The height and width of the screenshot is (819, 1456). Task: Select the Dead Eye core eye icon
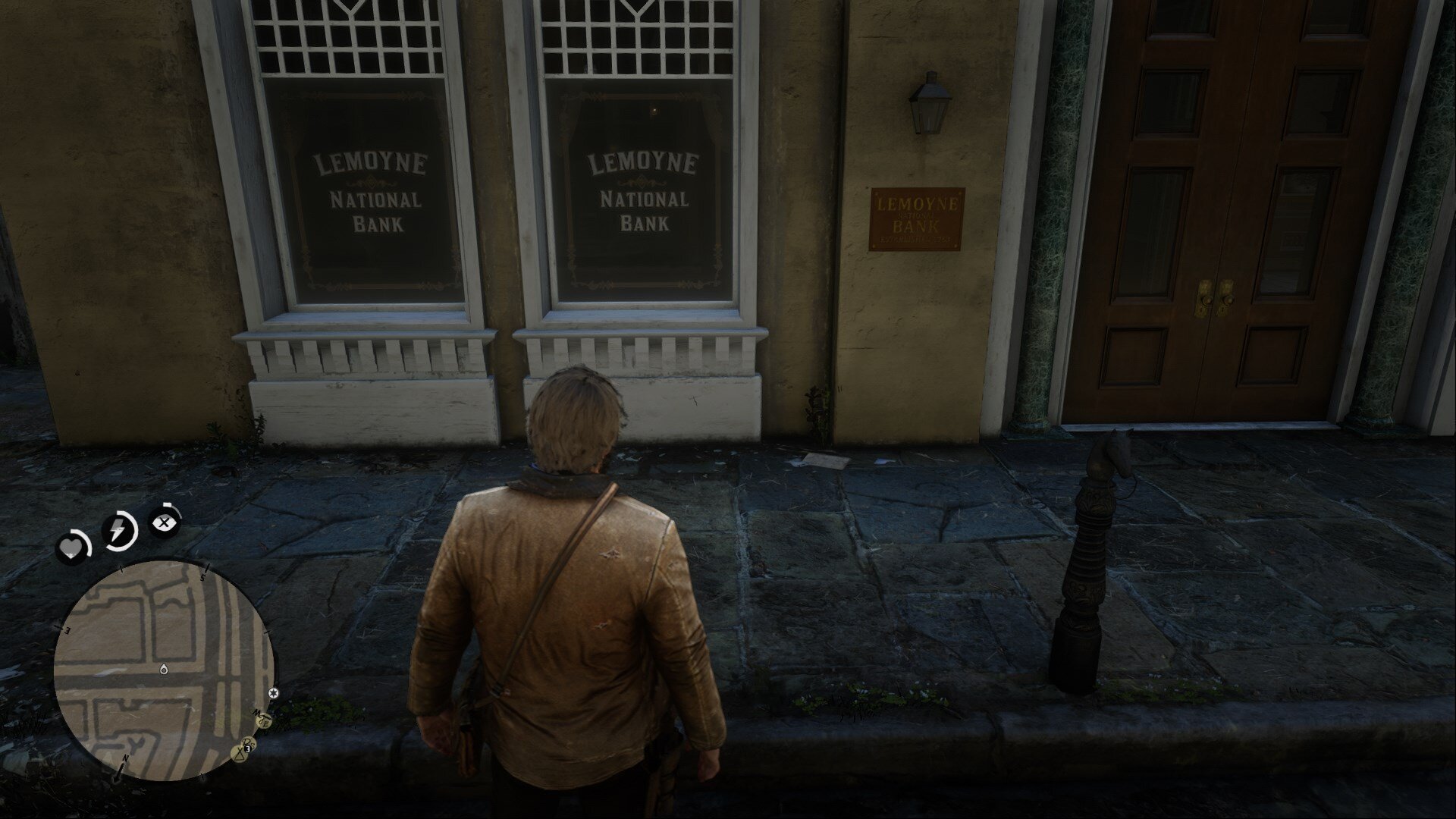pos(164,522)
